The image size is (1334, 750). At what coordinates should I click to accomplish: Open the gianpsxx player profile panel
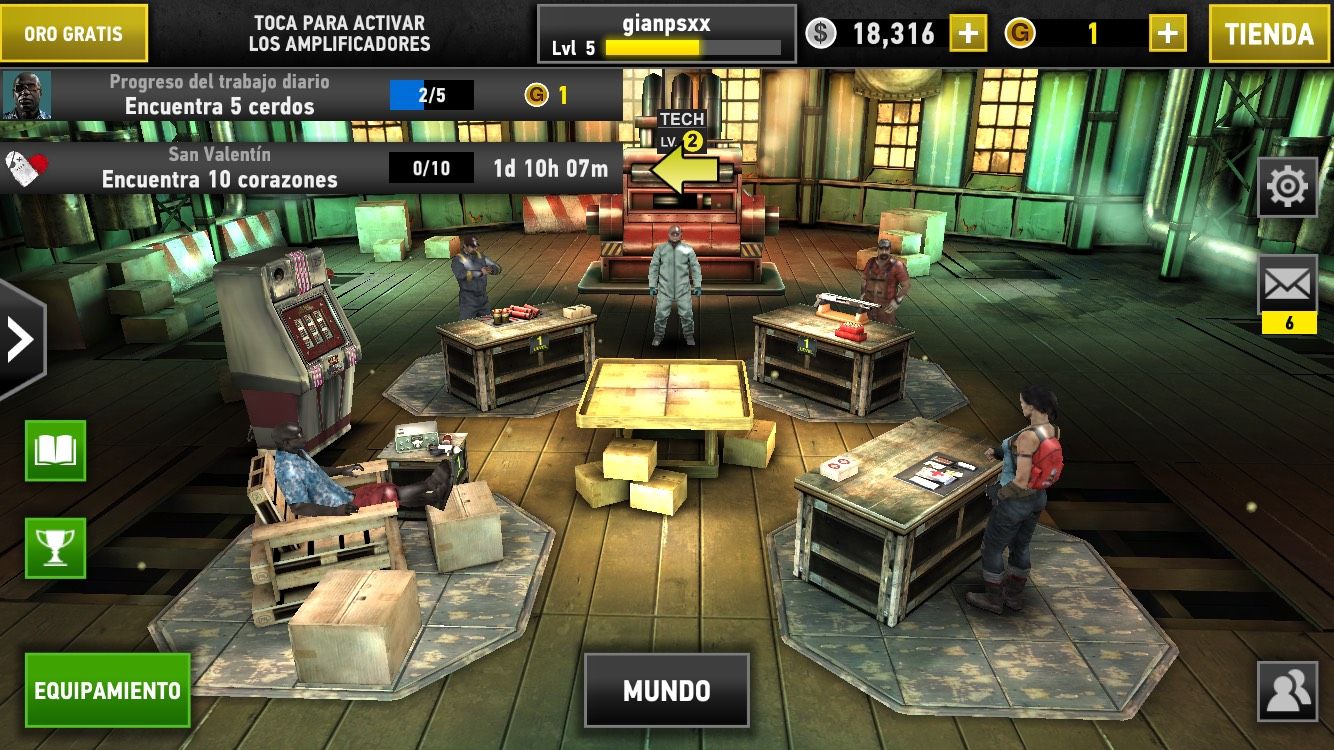(x=666, y=34)
